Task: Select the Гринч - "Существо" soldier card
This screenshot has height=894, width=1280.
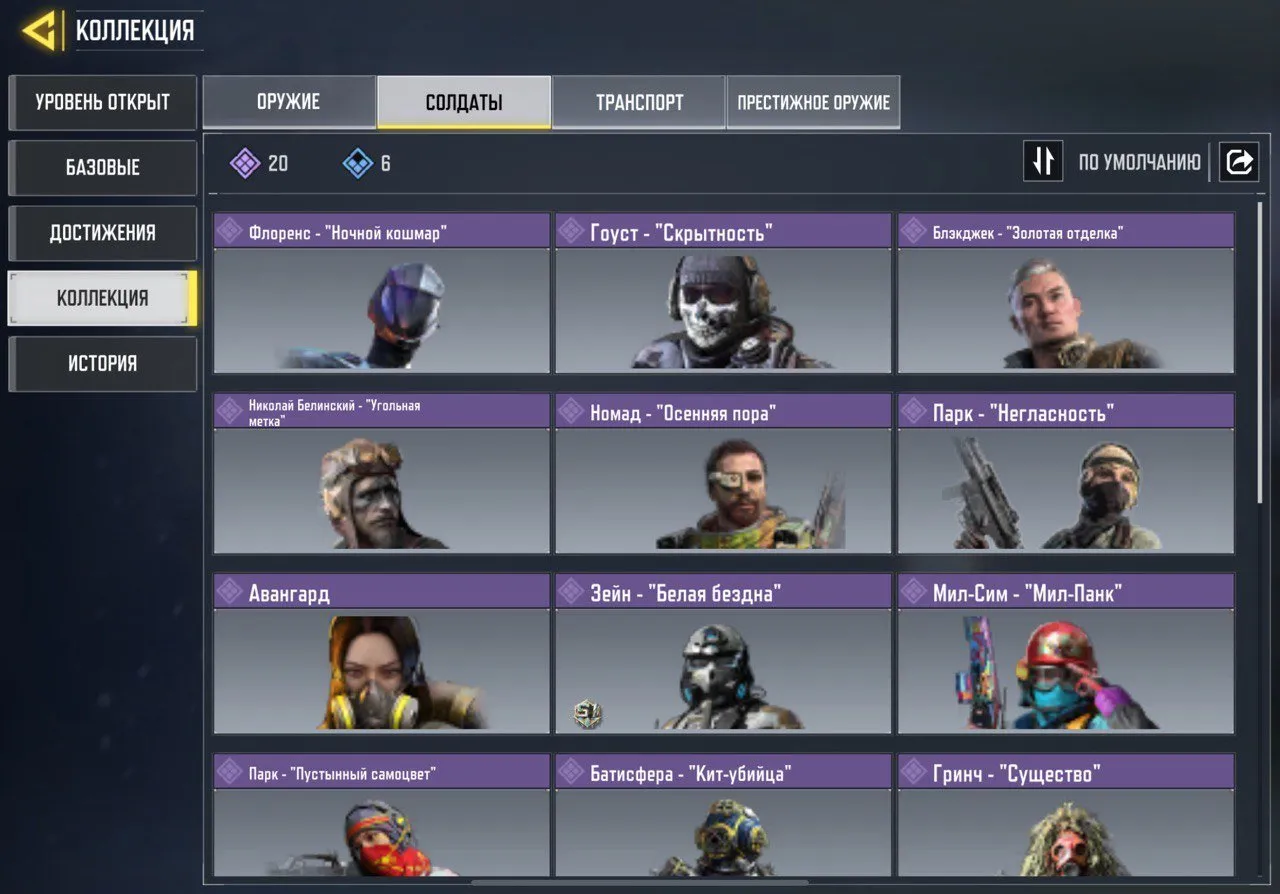Action: tap(1065, 820)
